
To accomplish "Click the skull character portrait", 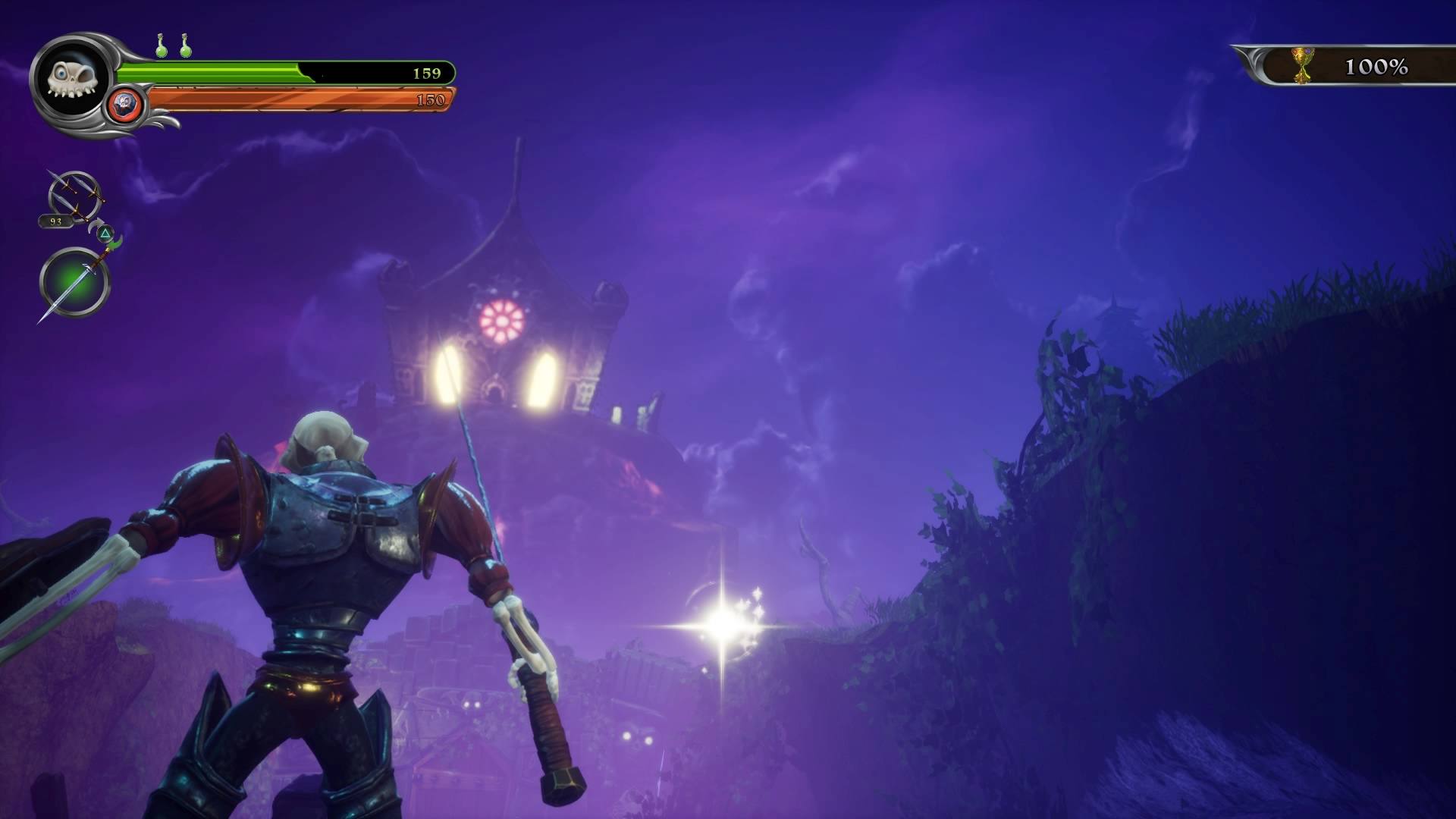I will (69, 77).
